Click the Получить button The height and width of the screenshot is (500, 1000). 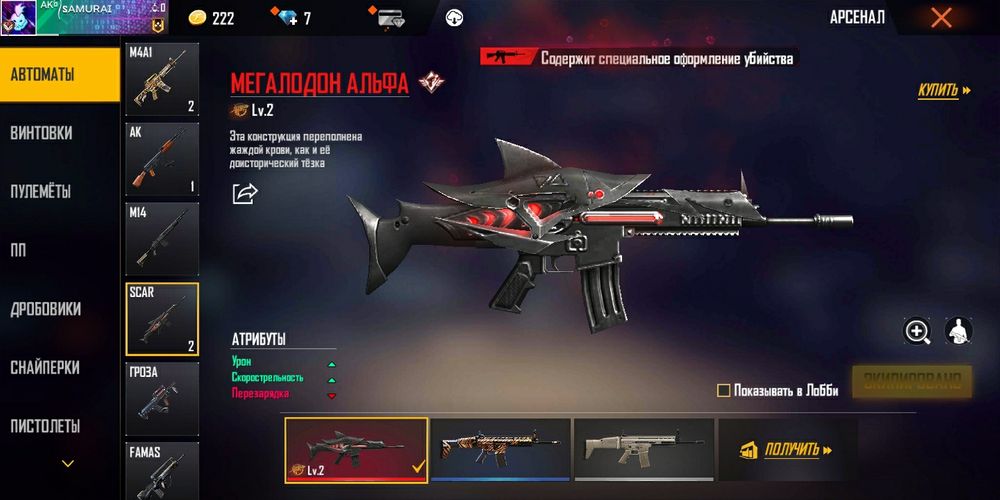pyautogui.click(x=788, y=450)
